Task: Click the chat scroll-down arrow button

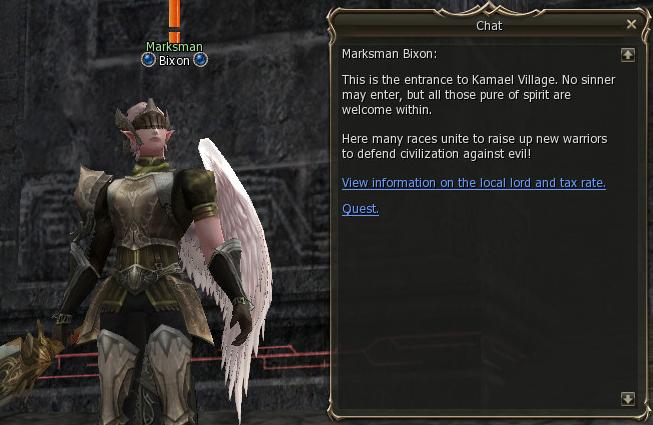Action: (628, 398)
